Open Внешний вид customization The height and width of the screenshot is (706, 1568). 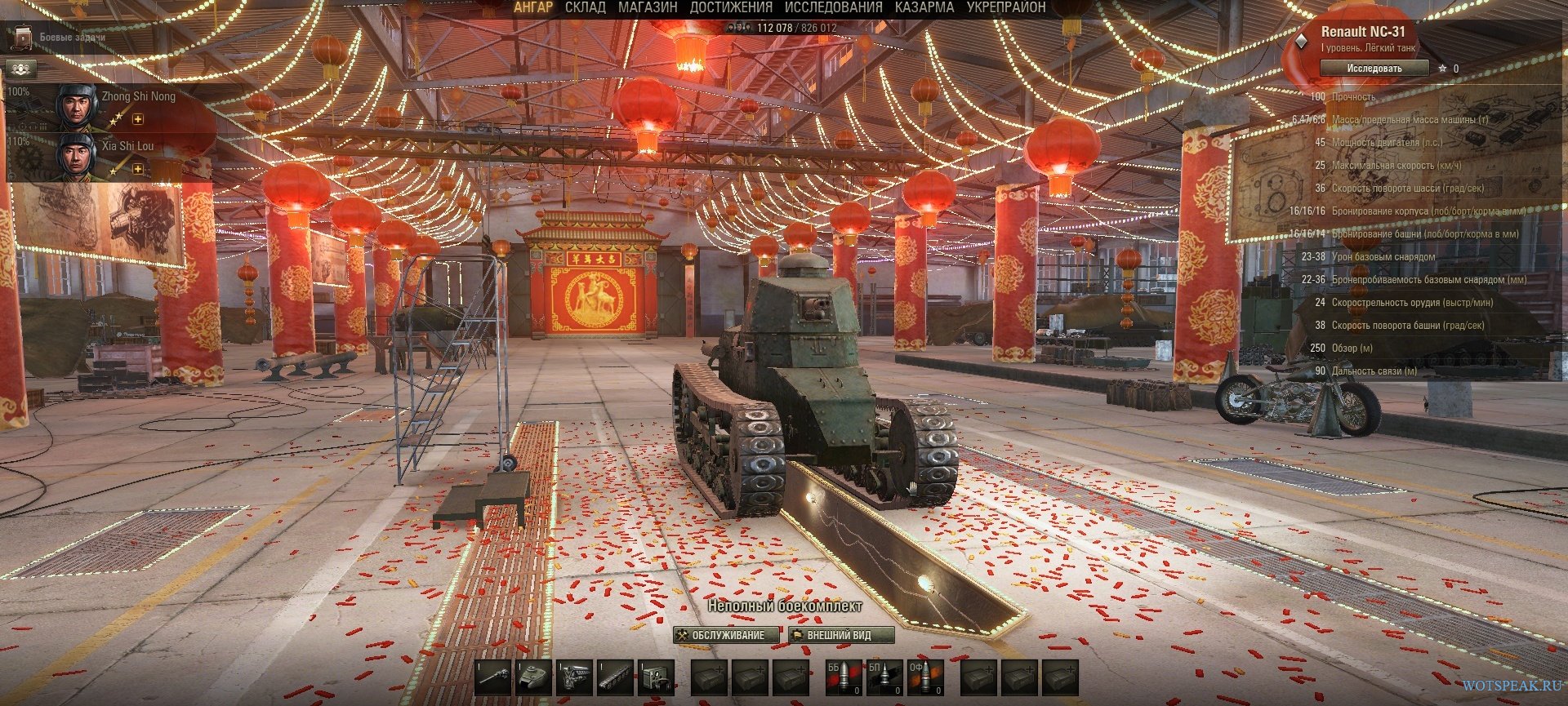pyautogui.click(x=840, y=635)
